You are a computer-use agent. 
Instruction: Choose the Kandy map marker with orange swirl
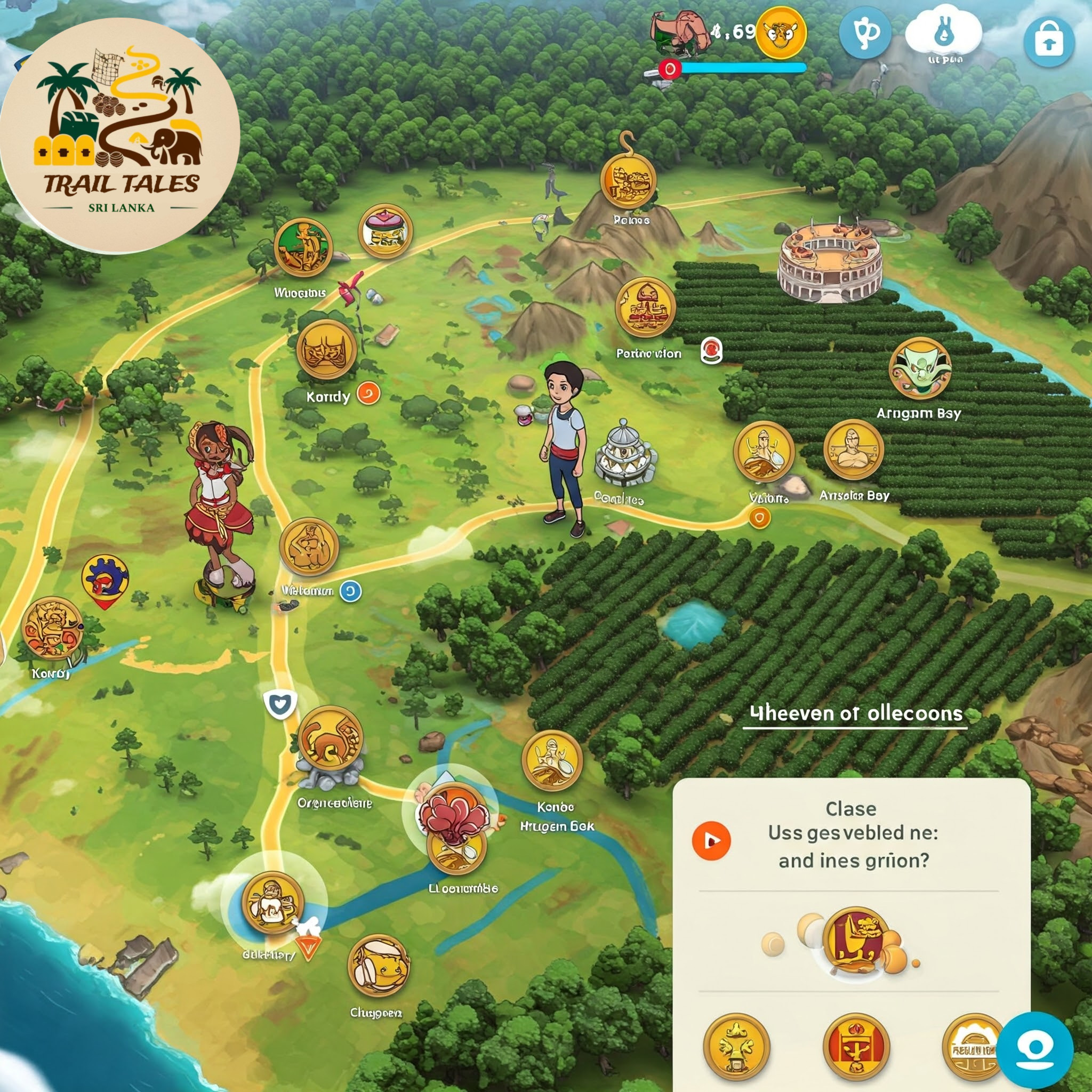[x=326, y=350]
